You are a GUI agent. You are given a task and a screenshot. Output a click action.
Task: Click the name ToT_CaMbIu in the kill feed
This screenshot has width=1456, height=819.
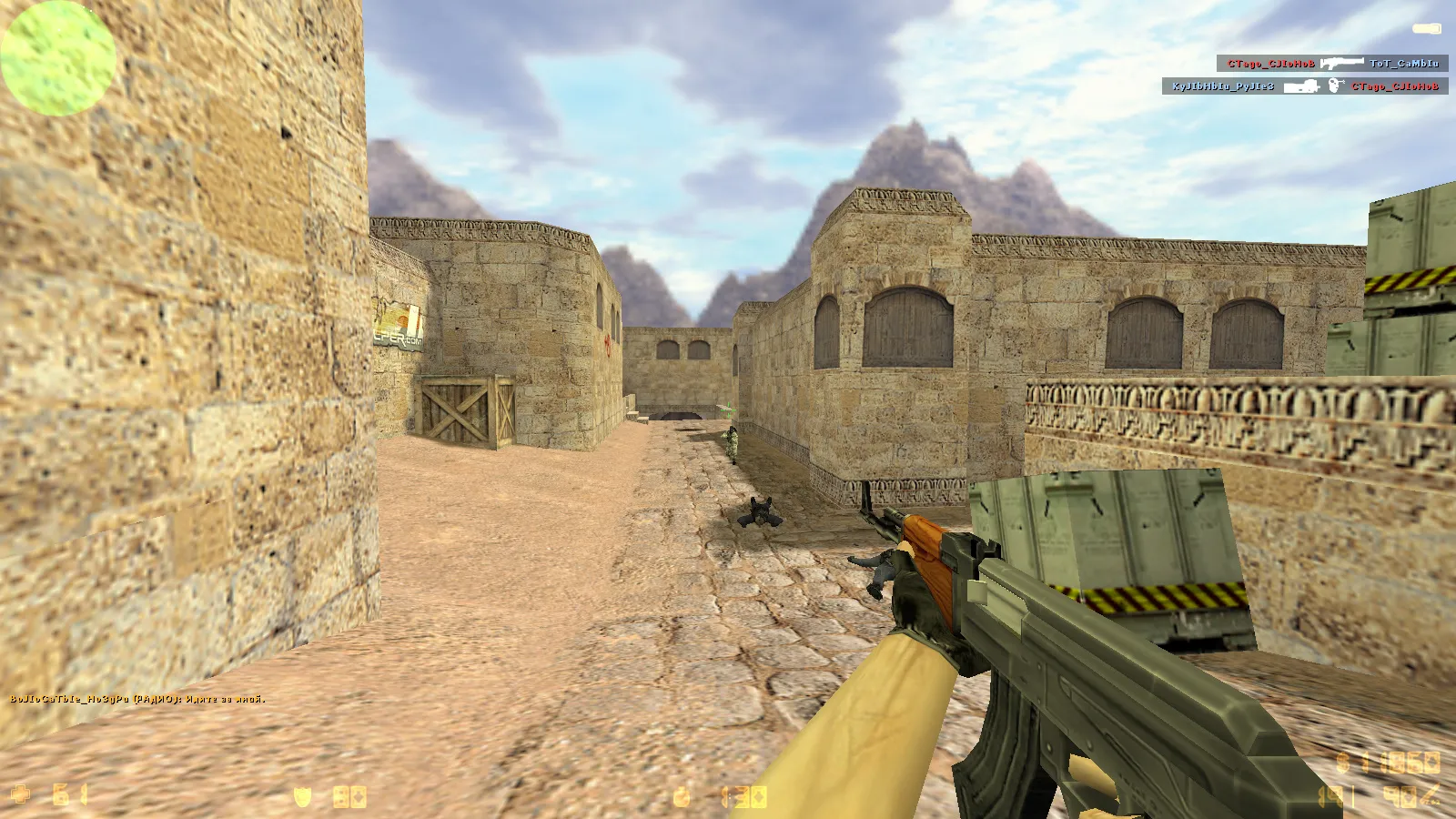[x=1405, y=64]
